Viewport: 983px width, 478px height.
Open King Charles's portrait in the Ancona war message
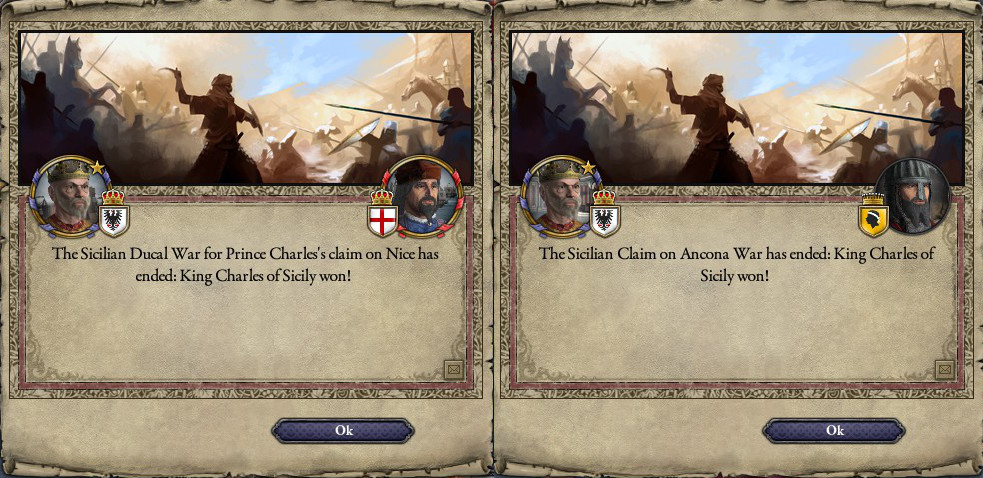557,194
